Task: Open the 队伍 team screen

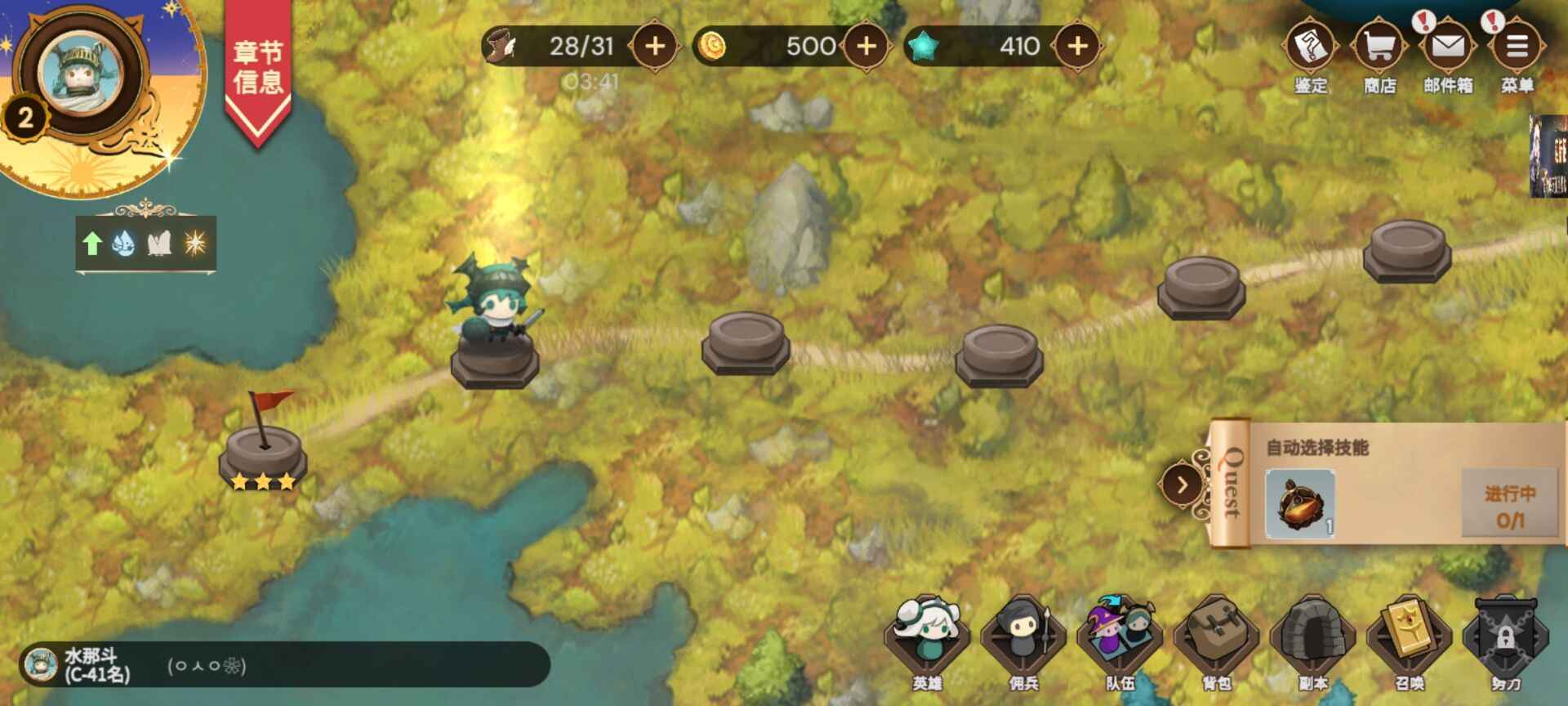Action: (1120, 641)
